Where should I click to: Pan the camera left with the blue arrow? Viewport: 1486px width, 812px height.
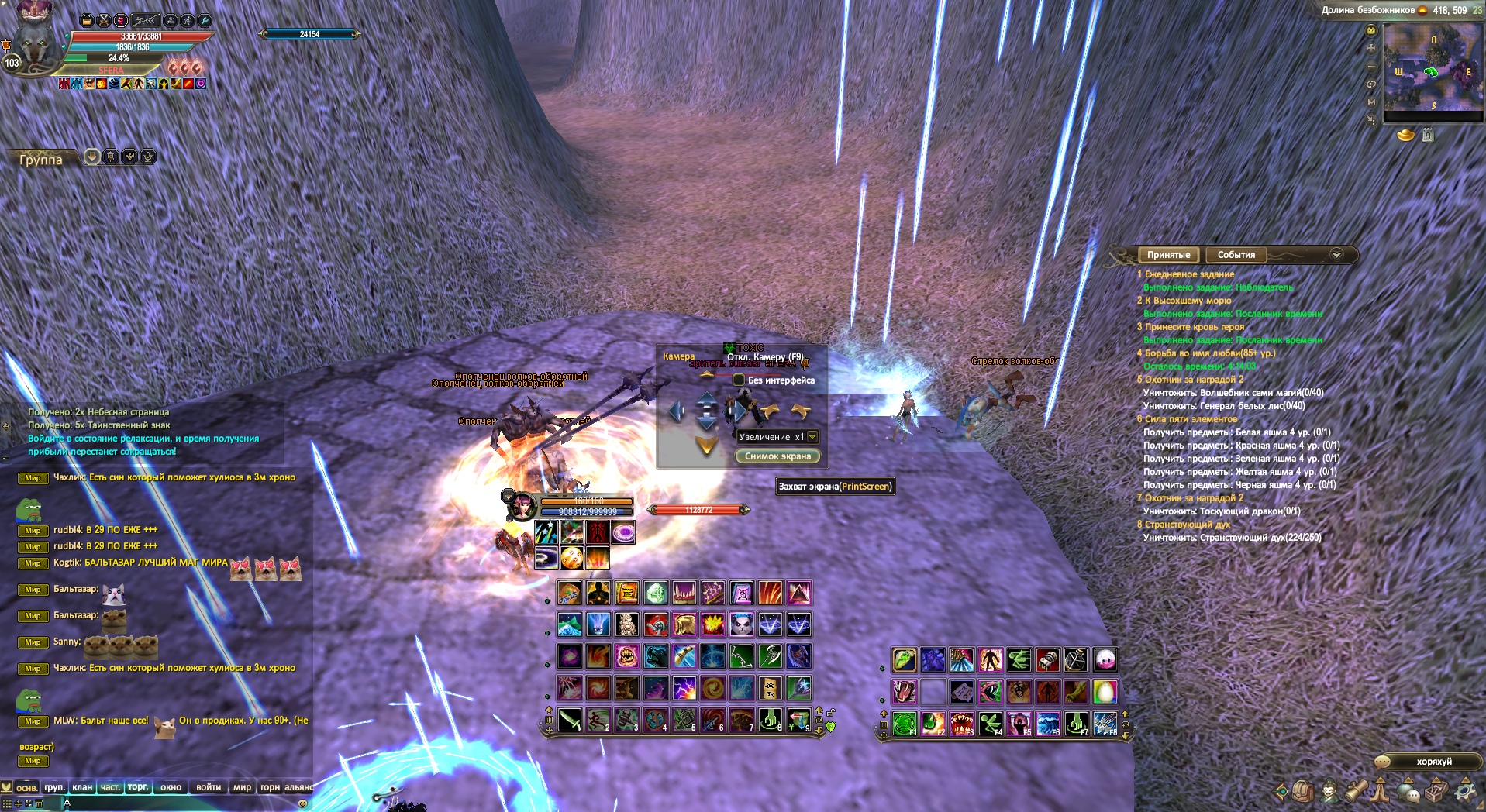point(677,411)
